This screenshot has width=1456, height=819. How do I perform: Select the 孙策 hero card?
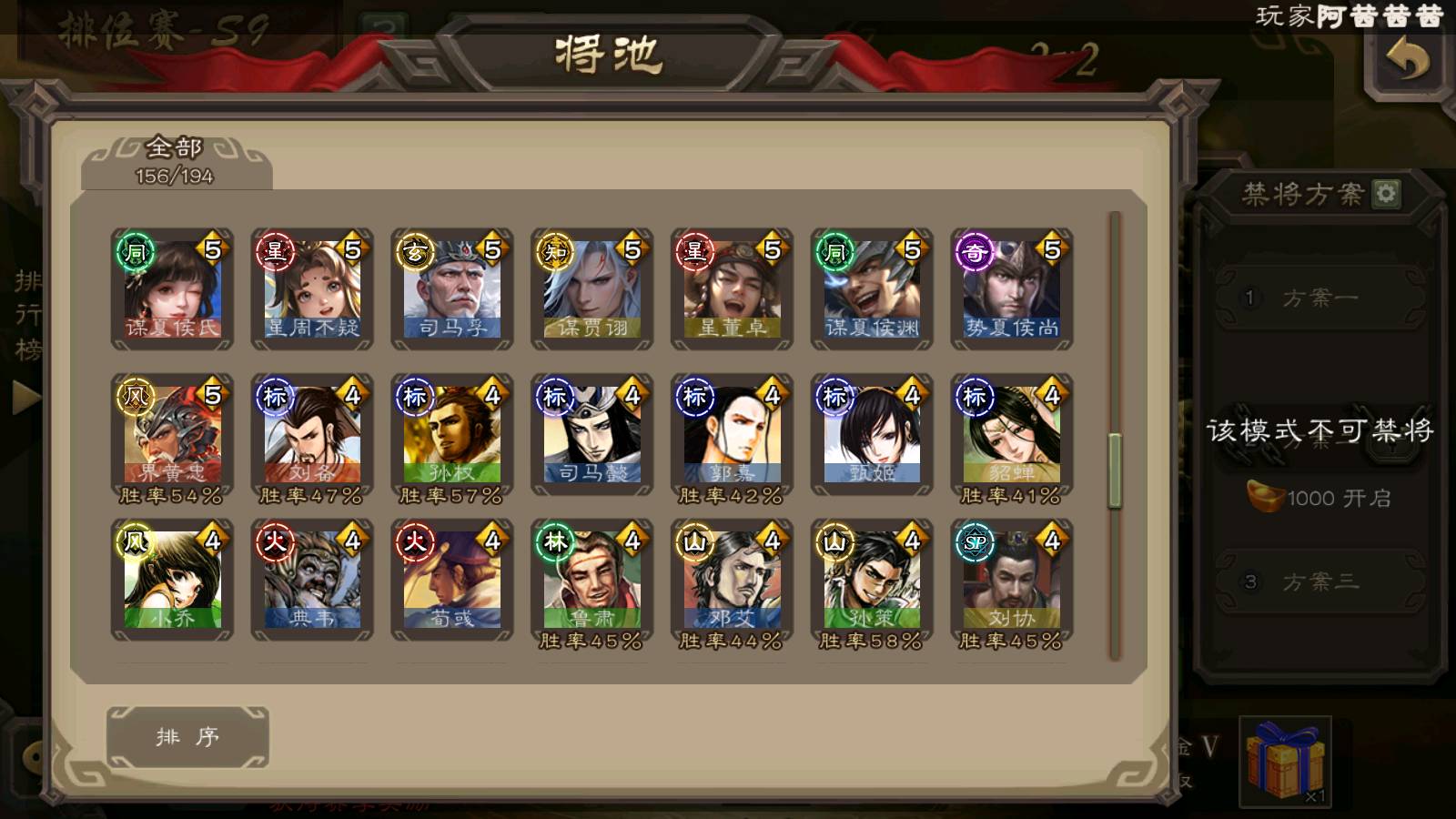[x=872, y=581]
